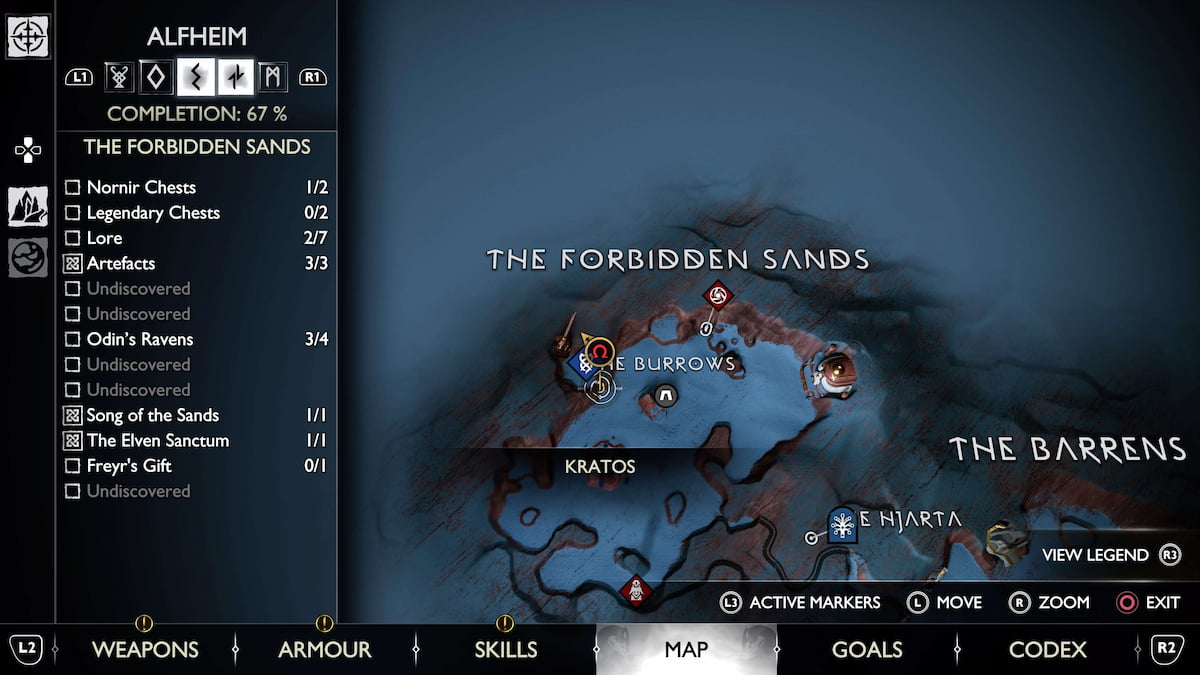Click the compass crosshair icon in the corner
1200x675 pixels.
28,36
